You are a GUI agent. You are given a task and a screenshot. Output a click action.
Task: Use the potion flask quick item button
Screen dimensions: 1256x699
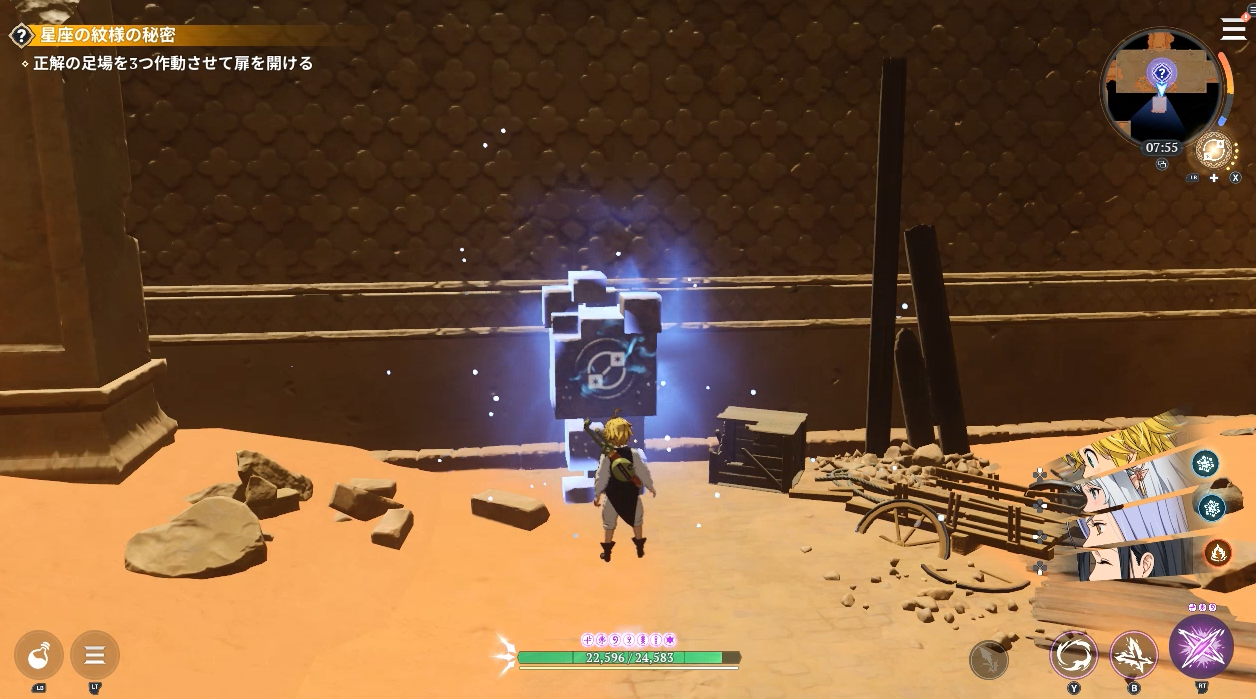click(39, 655)
